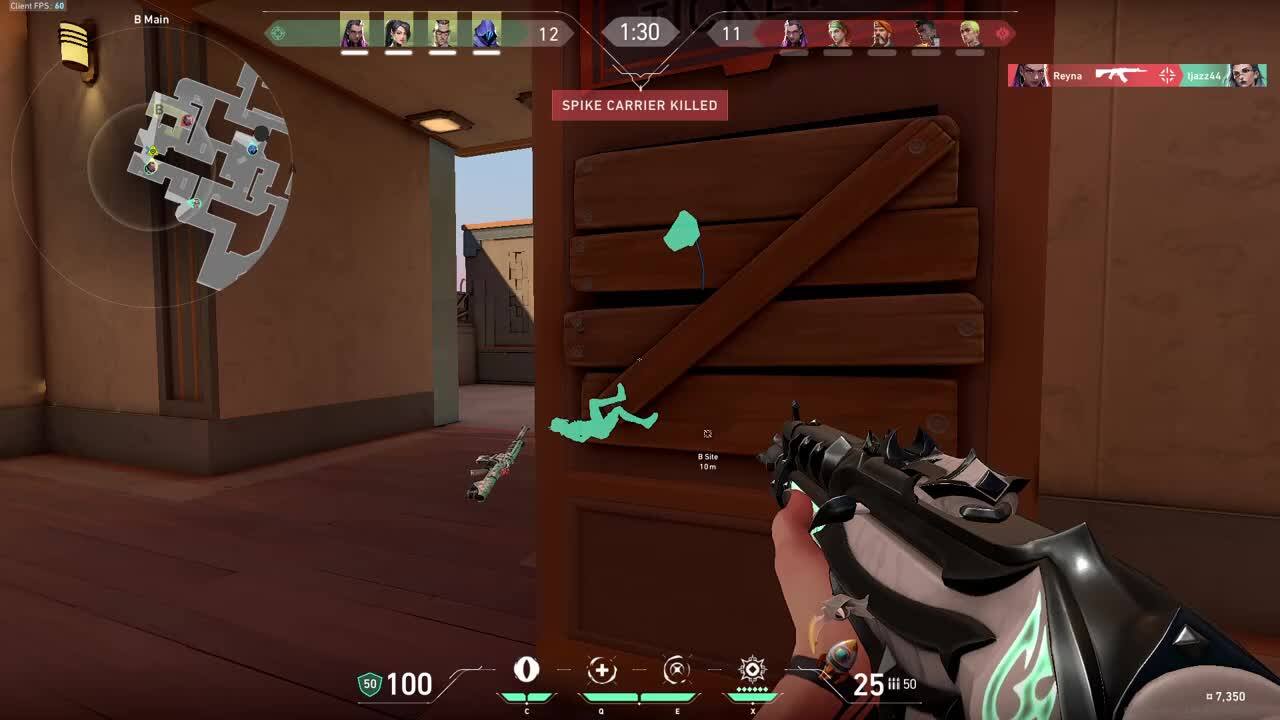Click the armor shield icon beside health
Viewport: 1280px width, 720px height.
click(x=369, y=686)
